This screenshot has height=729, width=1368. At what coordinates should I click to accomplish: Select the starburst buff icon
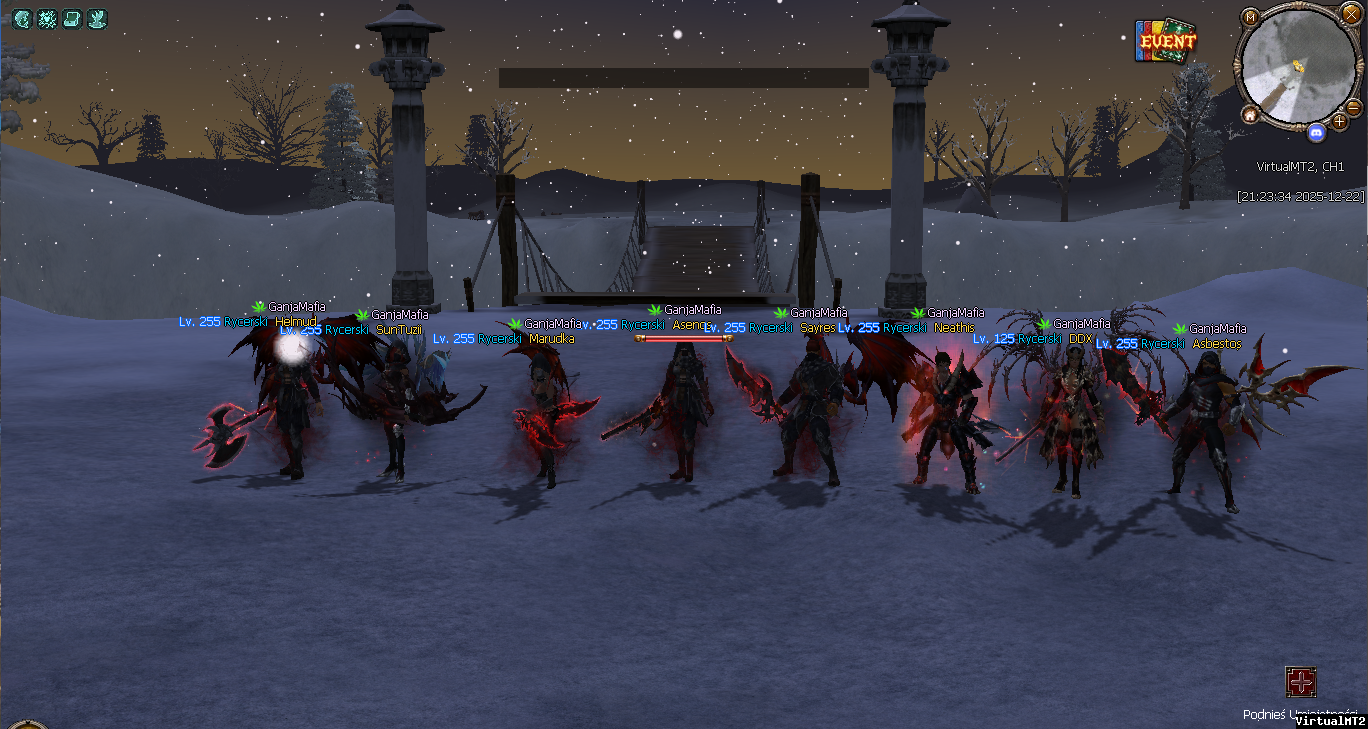46,18
